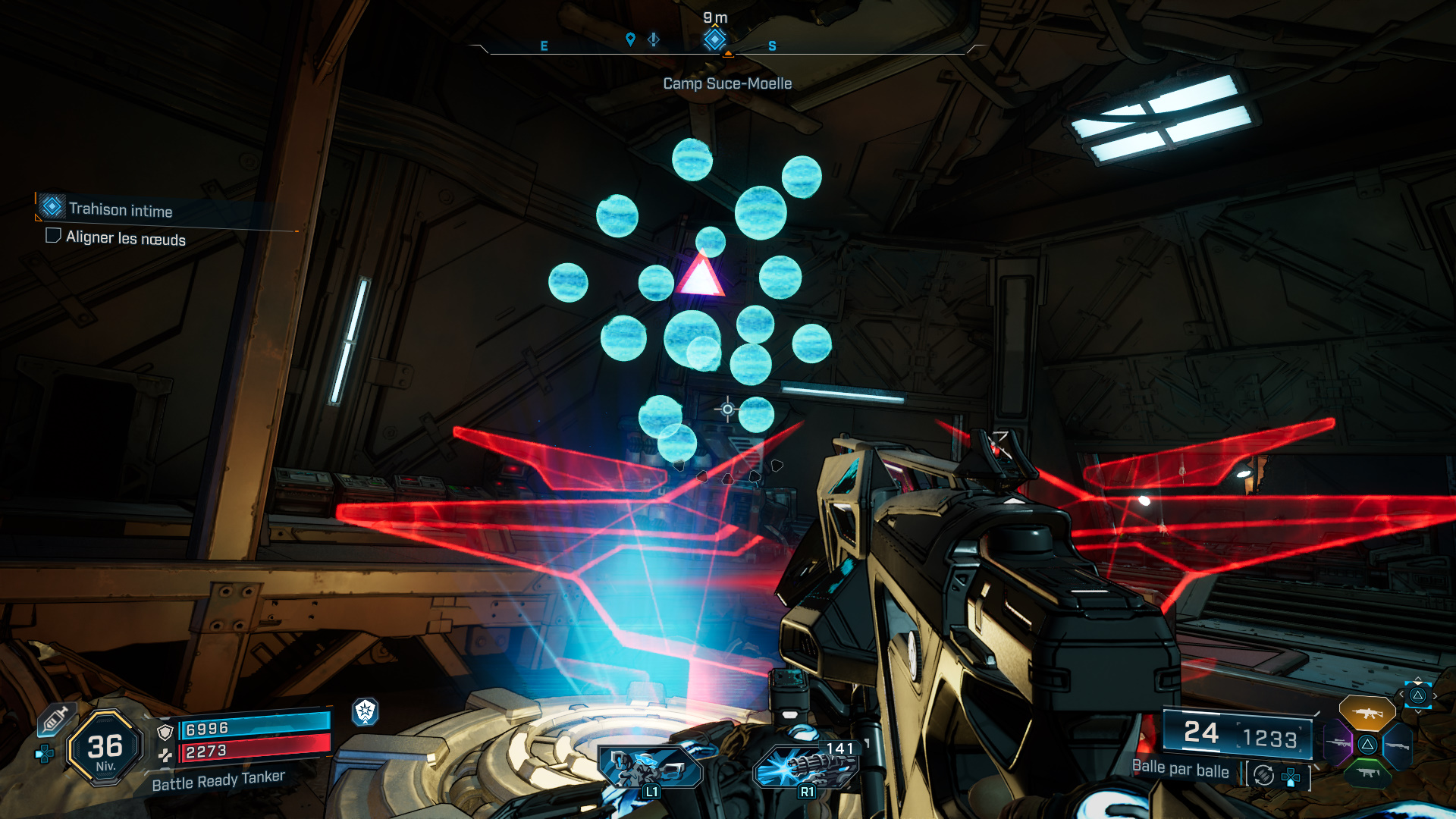Switch to the purple sniper rifle slot
The width and height of the screenshot is (1456, 819).
pos(1338,743)
